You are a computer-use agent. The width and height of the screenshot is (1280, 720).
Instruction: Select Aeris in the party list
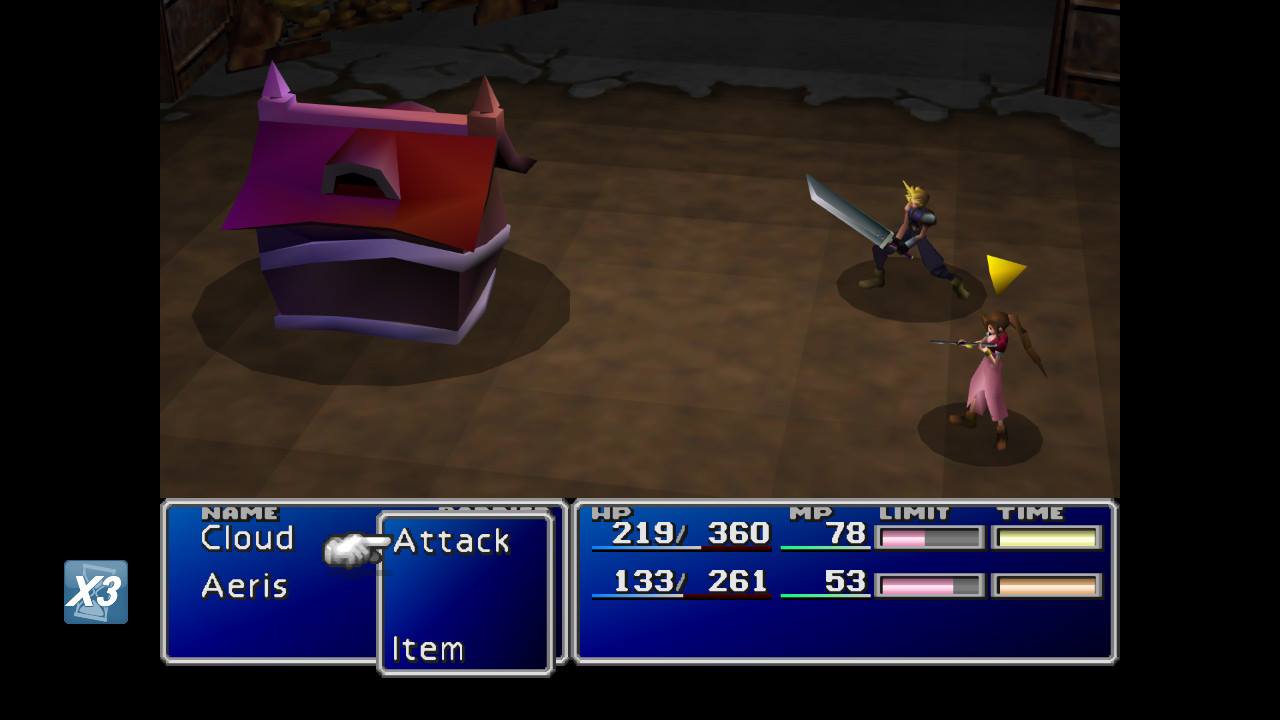244,586
